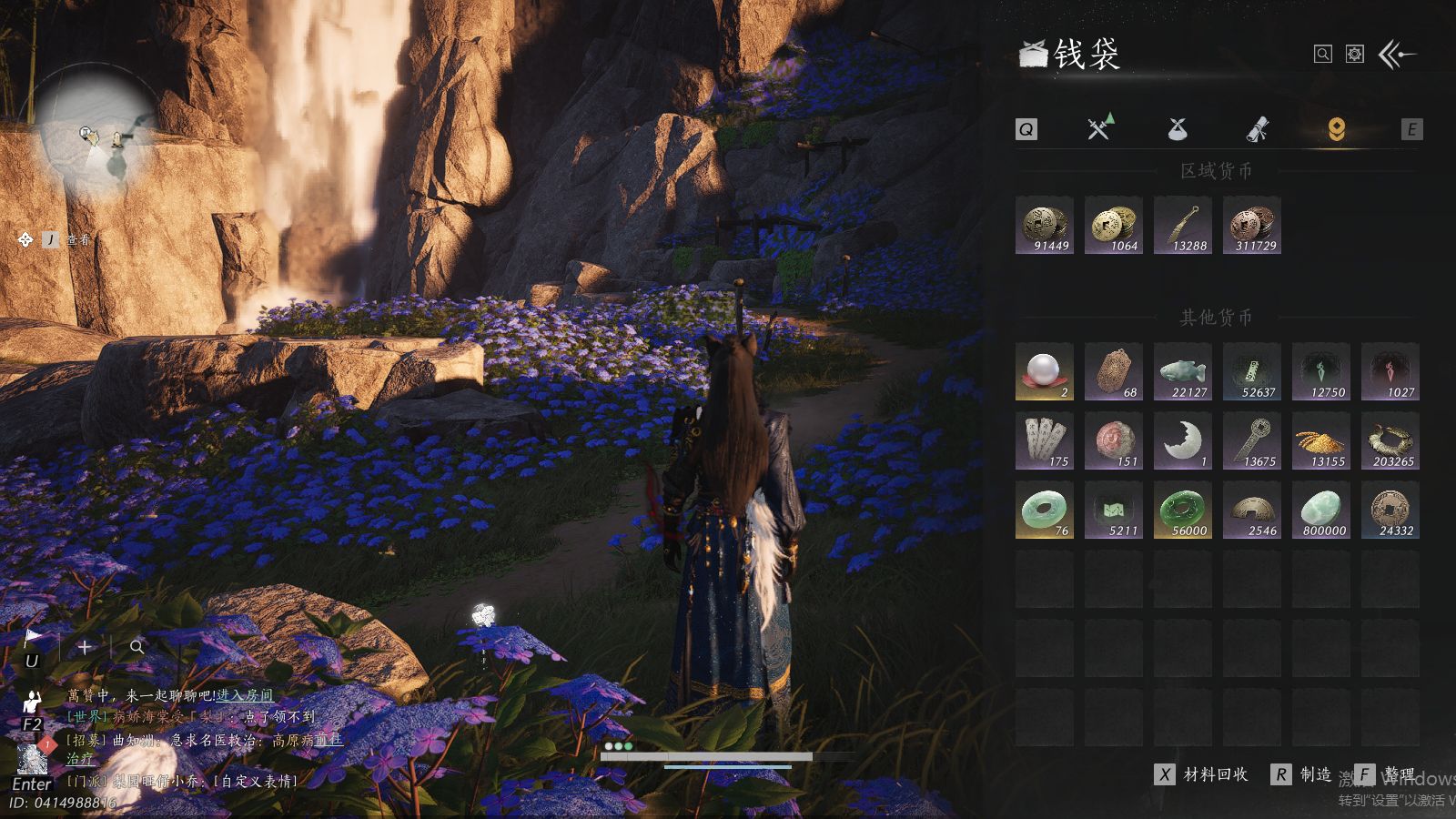
Task: Select the white crescent moon jade slot
Action: (x=1183, y=440)
